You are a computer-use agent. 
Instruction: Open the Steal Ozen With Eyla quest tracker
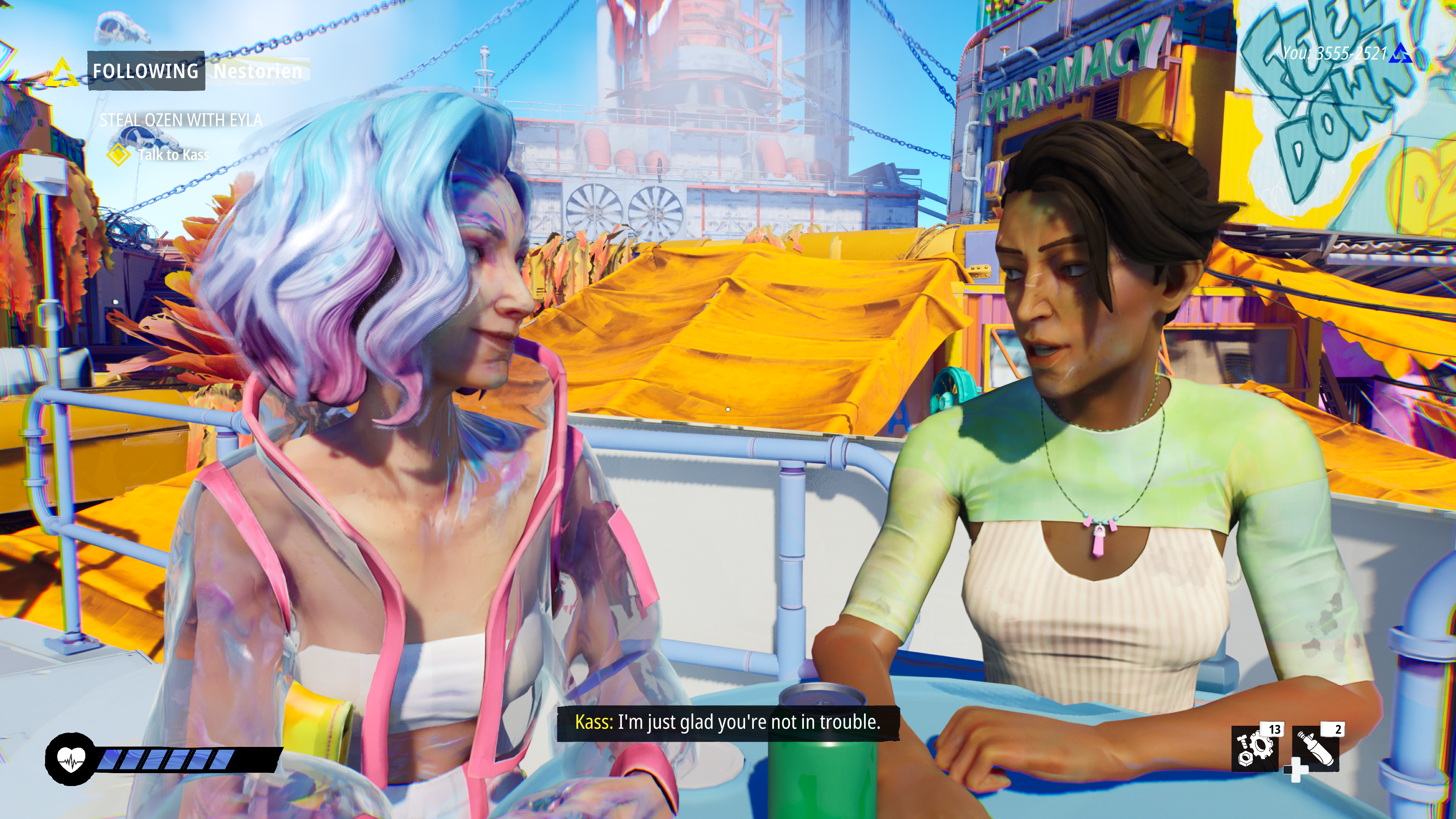click(181, 120)
